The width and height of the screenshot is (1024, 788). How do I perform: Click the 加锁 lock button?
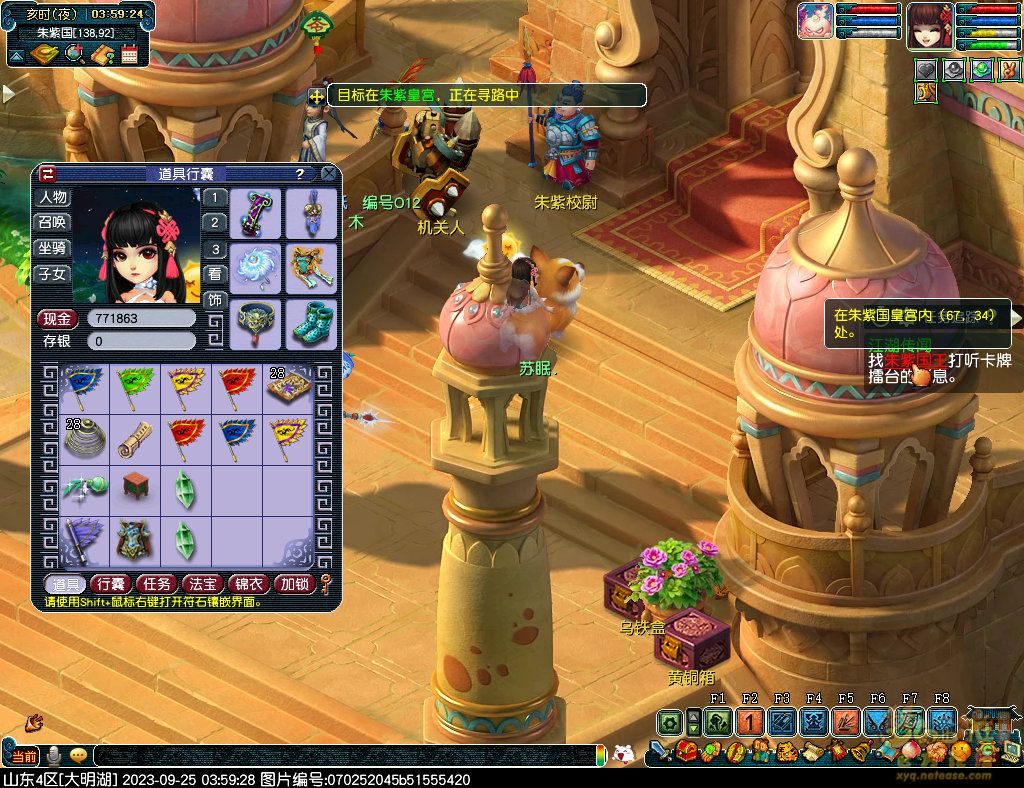pyautogui.click(x=295, y=584)
